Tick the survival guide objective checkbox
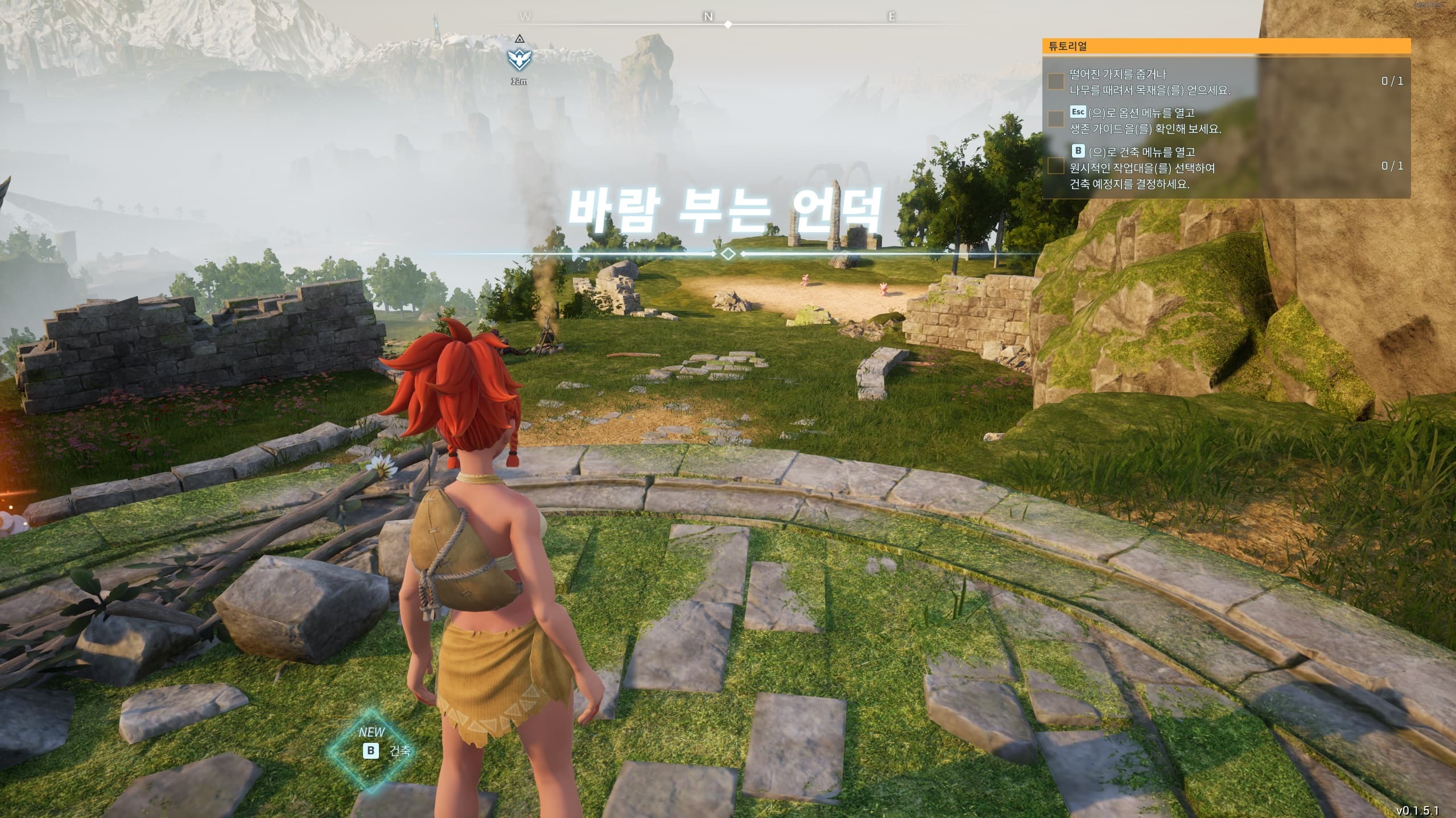This screenshot has height=818, width=1456. coord(1056,119)
